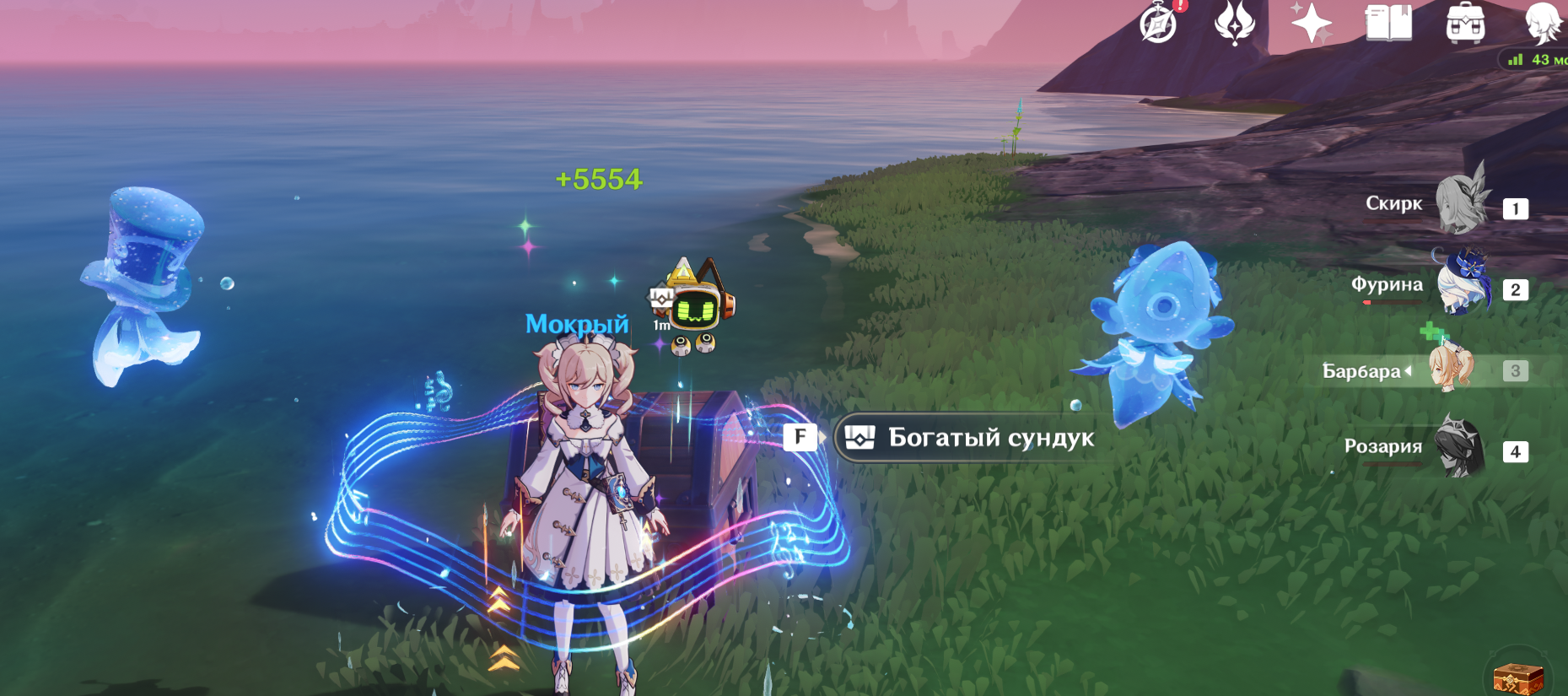
Task: Click the "Мокрый" wet status label
Action: point(576,324)
